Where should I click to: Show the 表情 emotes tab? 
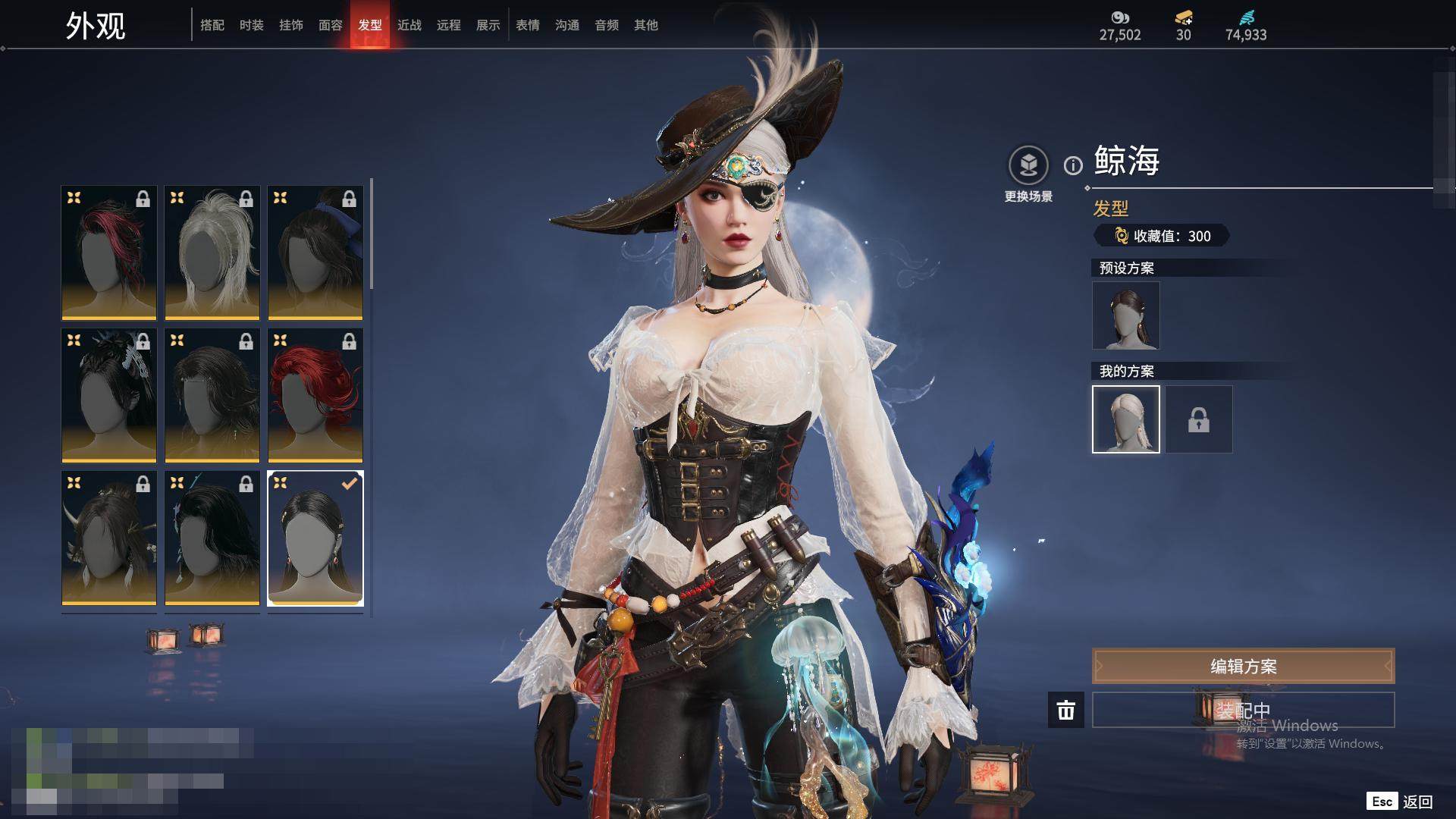click(528, 25)
